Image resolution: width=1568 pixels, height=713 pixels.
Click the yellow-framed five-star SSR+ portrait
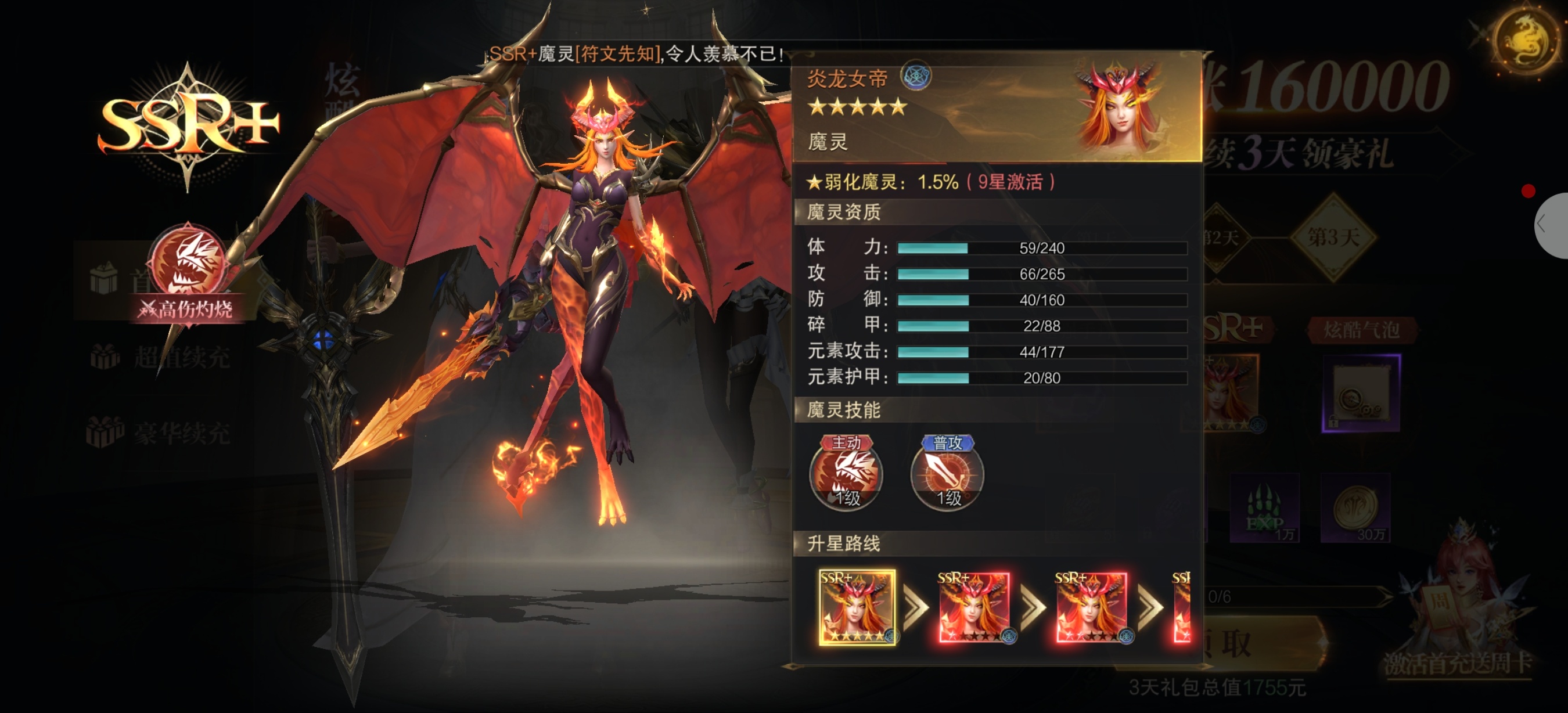[857, 607]
